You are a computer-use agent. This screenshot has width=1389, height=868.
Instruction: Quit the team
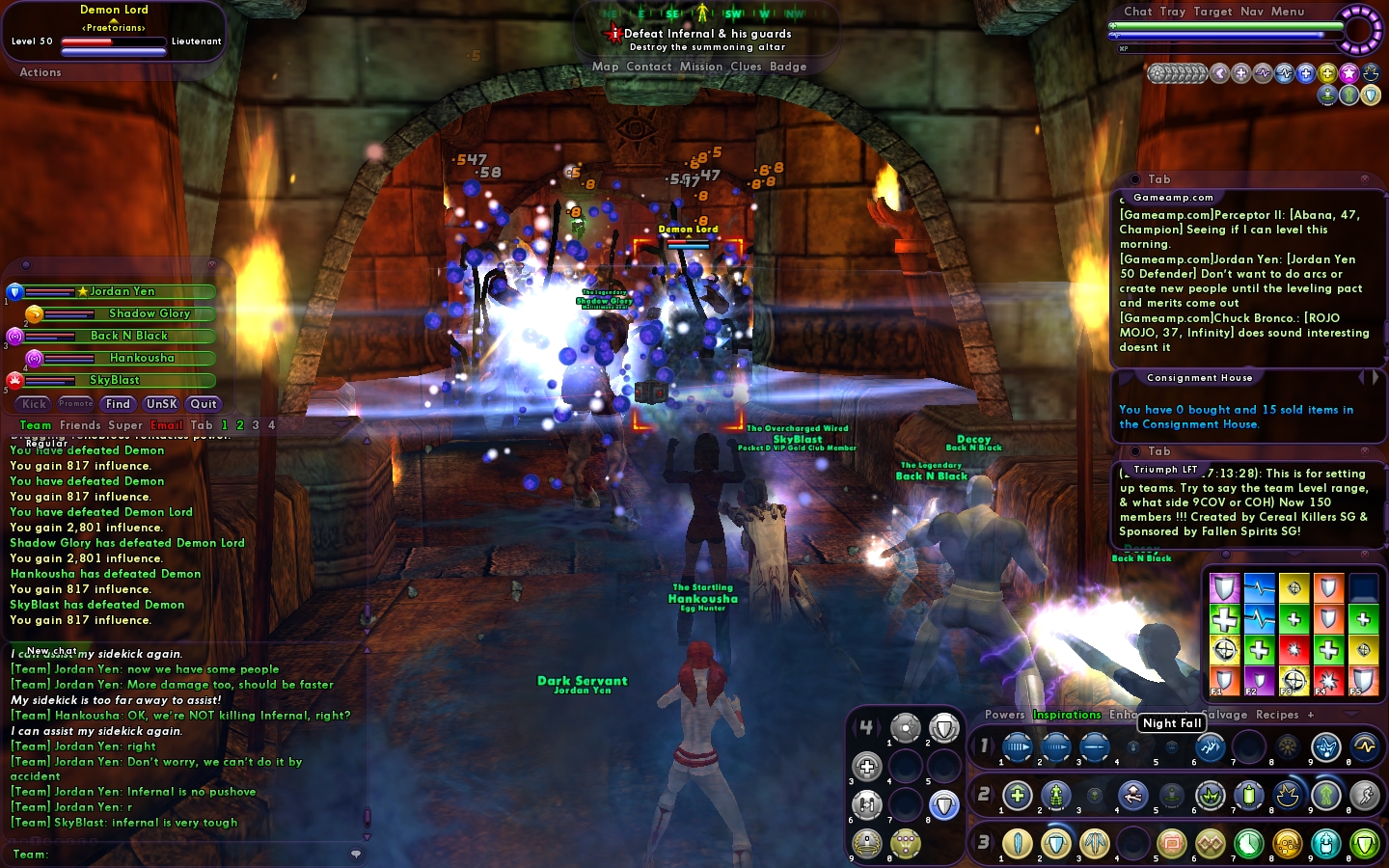click(203, 404)
